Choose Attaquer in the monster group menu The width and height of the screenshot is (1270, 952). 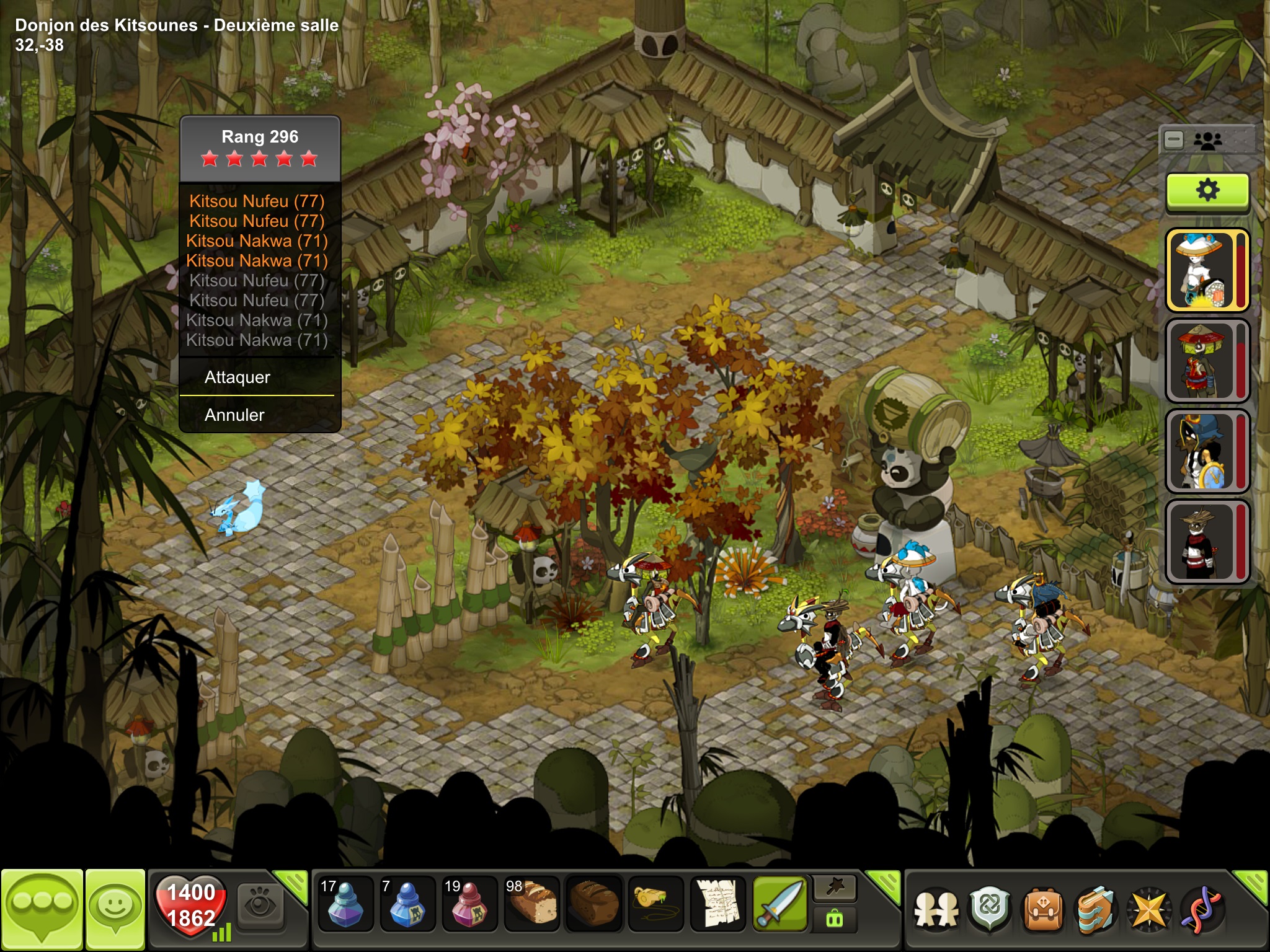[x=238, y=377]
